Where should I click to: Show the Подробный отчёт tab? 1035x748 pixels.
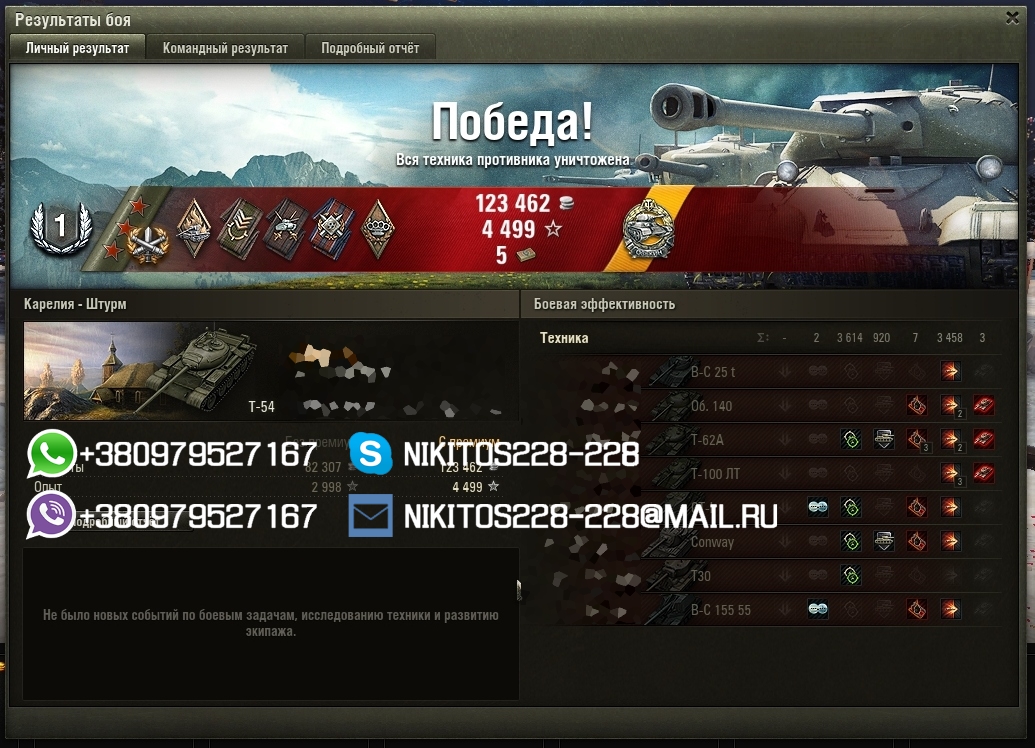click(370, 48)
